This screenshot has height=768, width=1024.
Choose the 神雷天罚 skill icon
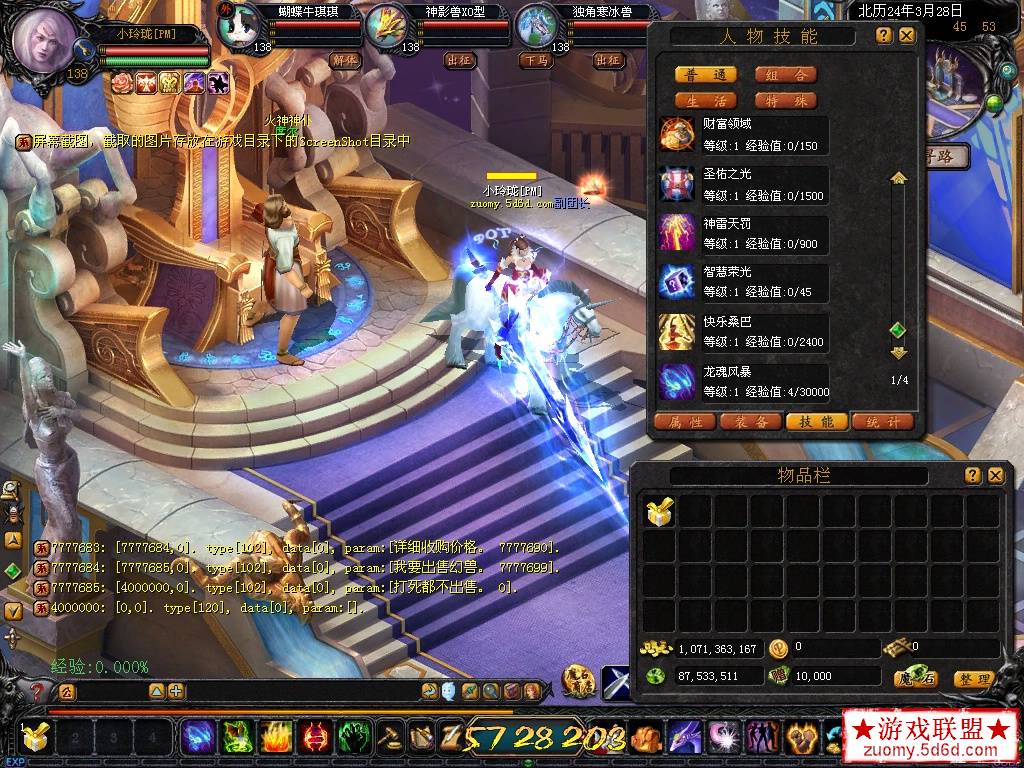pos(677,233)
